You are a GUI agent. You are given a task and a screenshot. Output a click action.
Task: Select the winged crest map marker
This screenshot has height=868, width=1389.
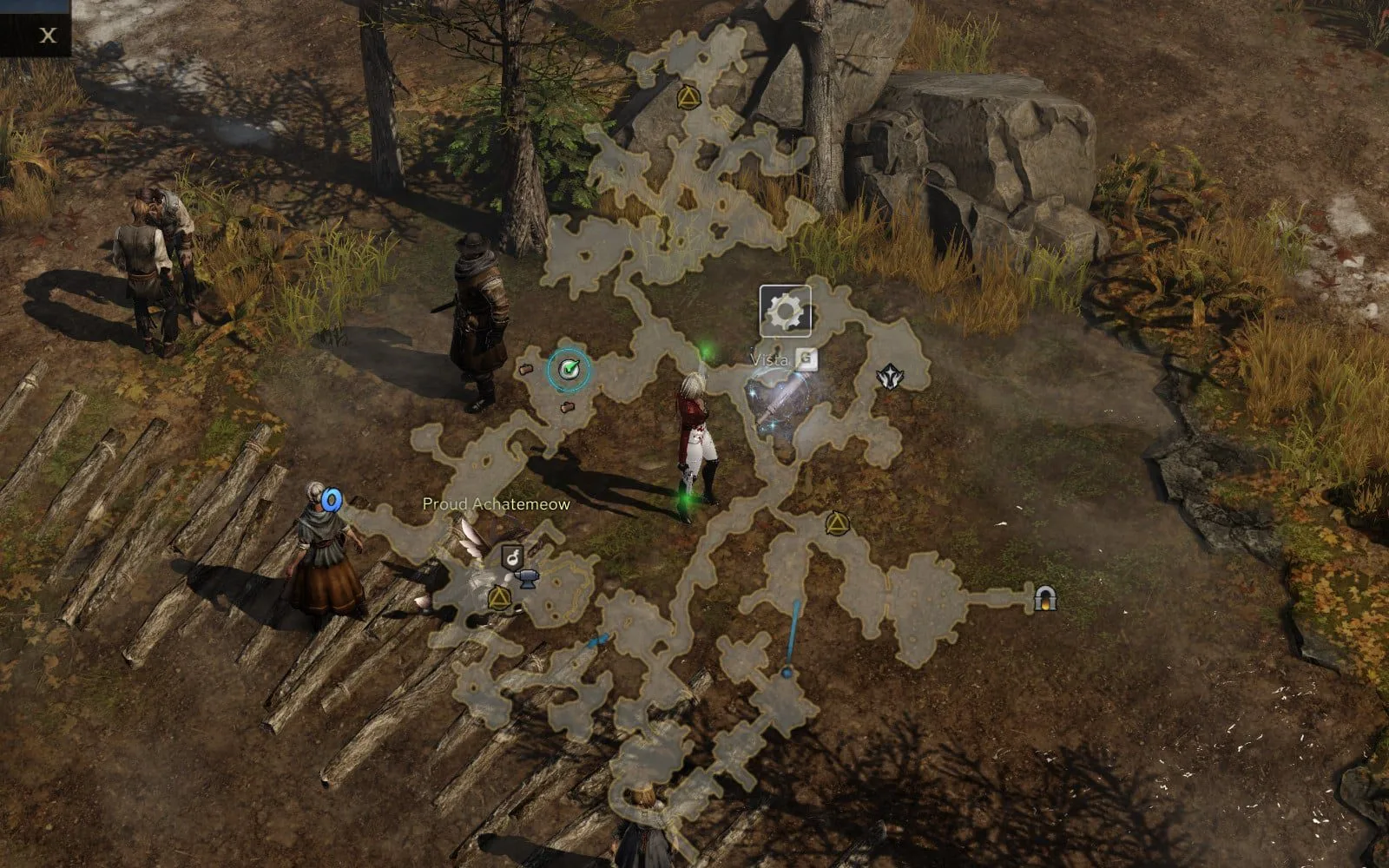pyautogui.click(x=888, y=377)
